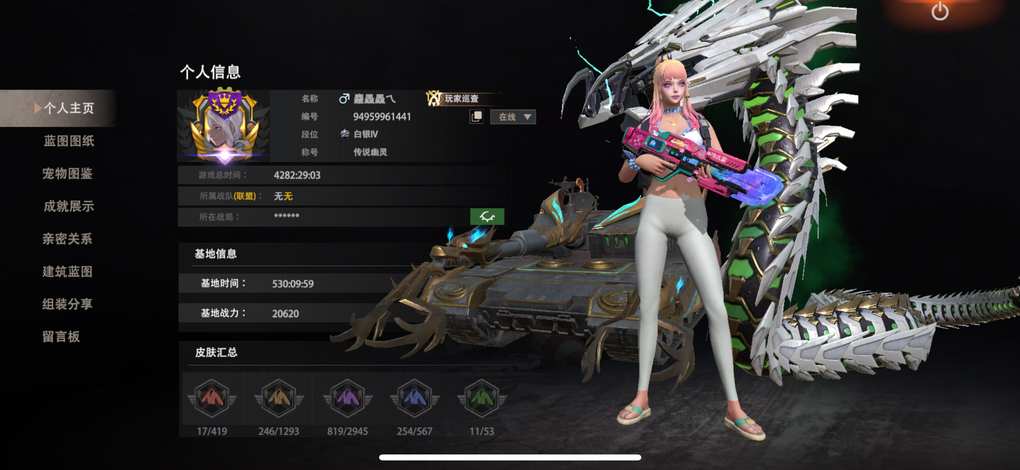
Task: Switch to the 宠物图鉴 pet collection tab
Action: [x=68, y=174]
